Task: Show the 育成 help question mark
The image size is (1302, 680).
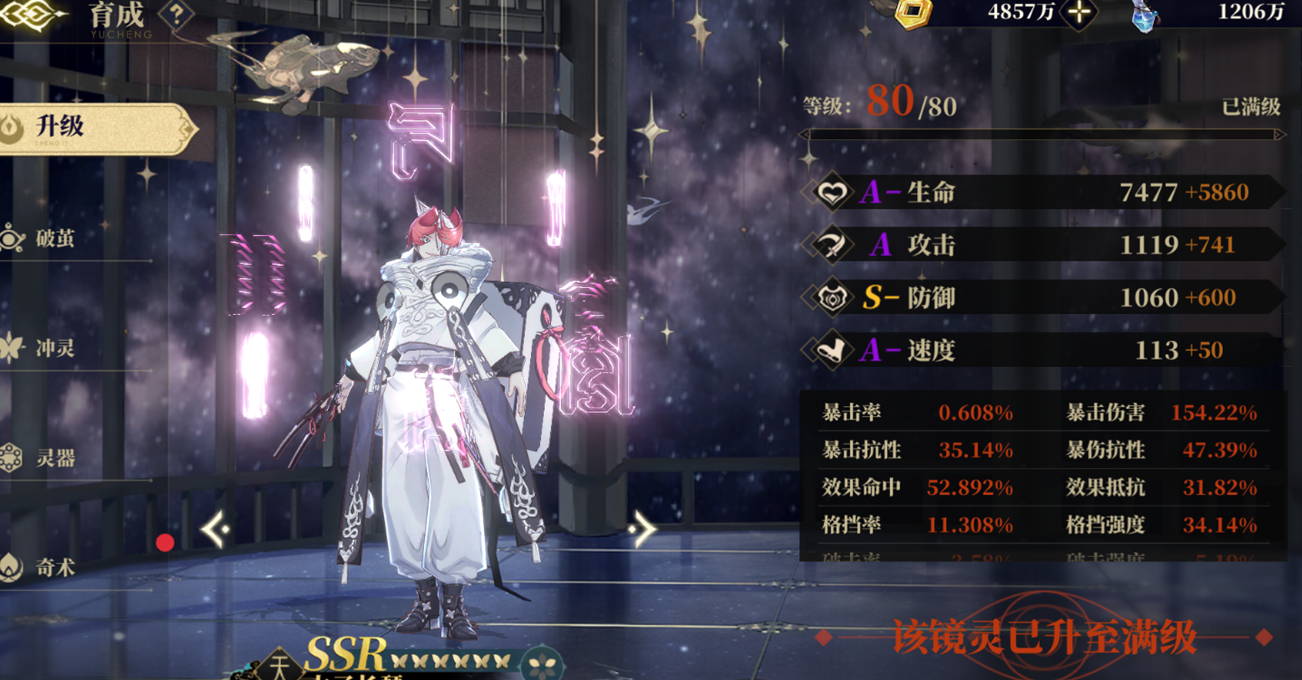Action: [x=176, y=15]
